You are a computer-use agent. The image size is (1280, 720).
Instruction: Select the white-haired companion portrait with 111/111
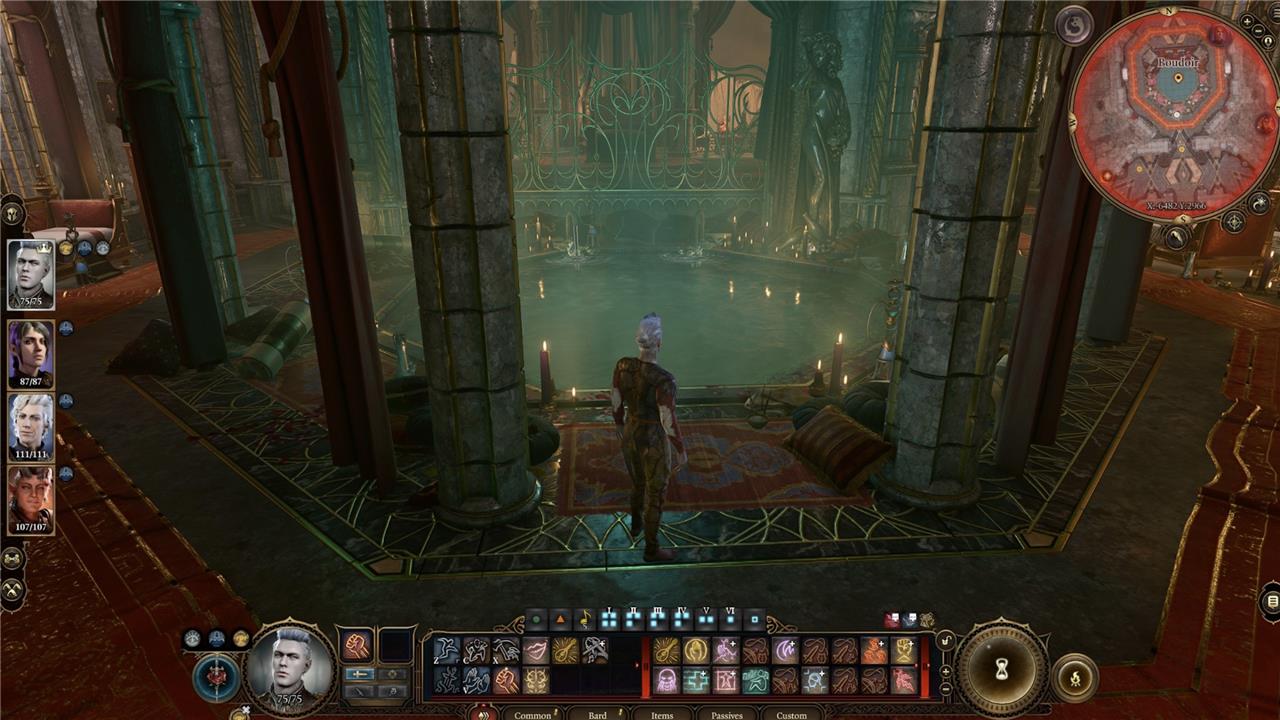point(30,426)
